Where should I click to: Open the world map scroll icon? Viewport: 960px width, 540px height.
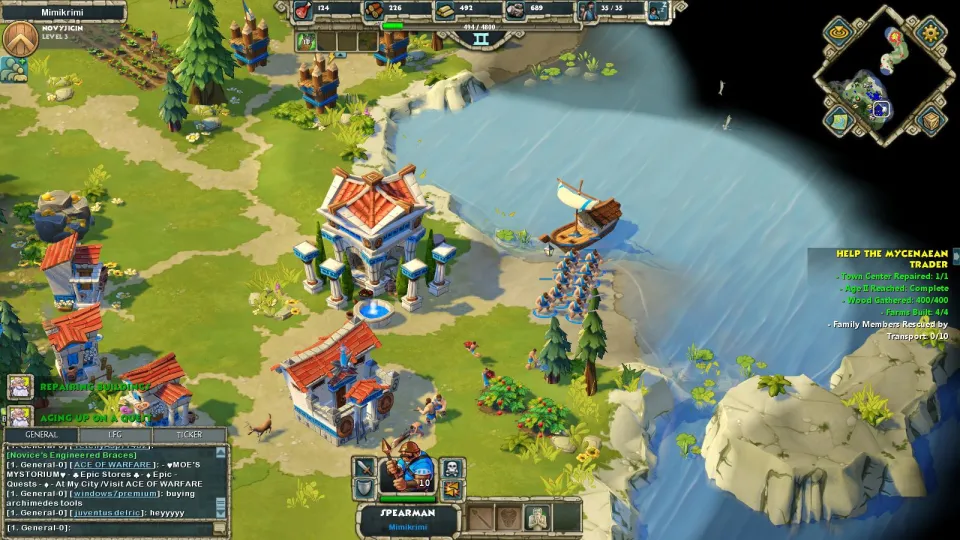837,121
